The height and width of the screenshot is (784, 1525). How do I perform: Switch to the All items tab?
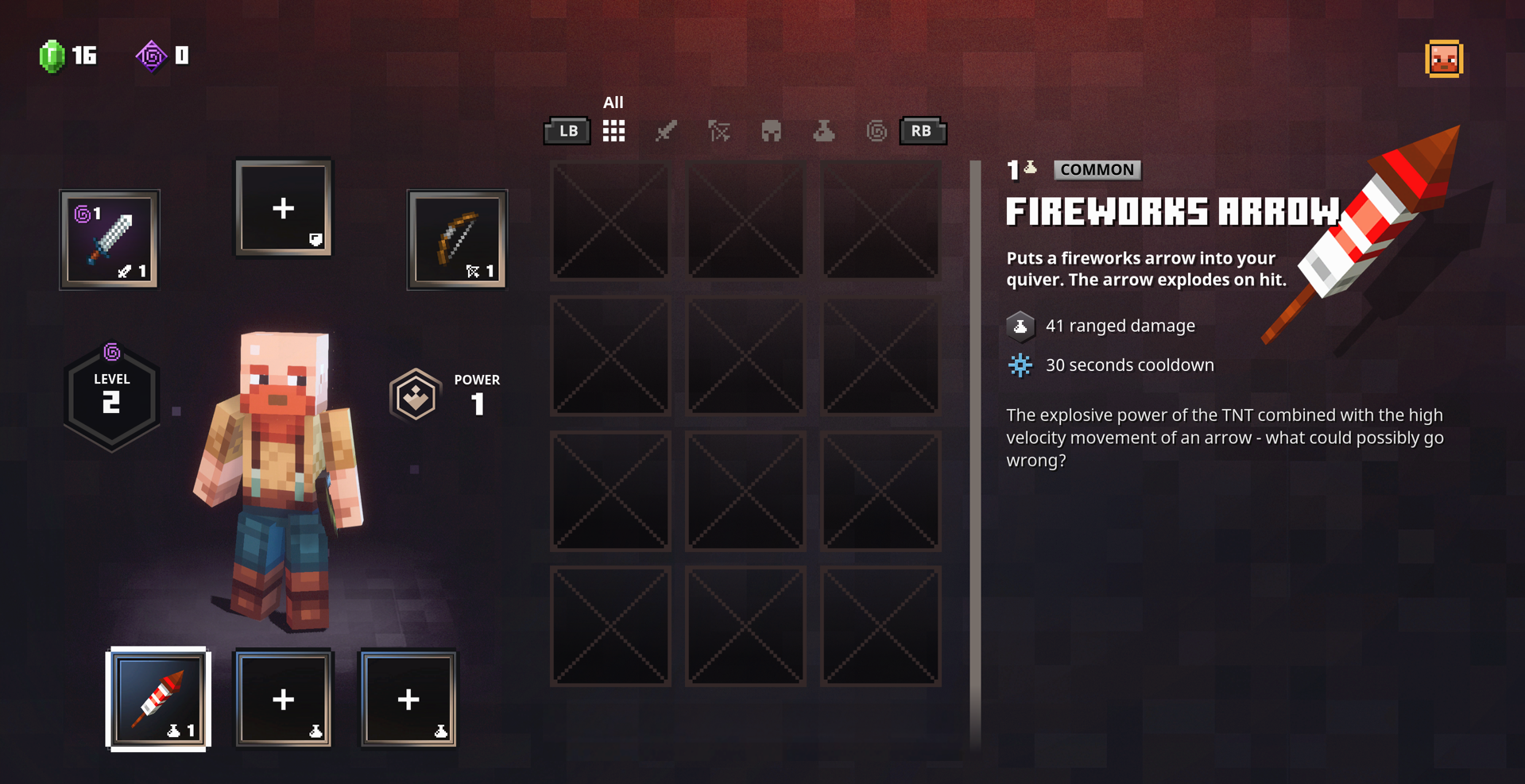[x=613, y=131]
